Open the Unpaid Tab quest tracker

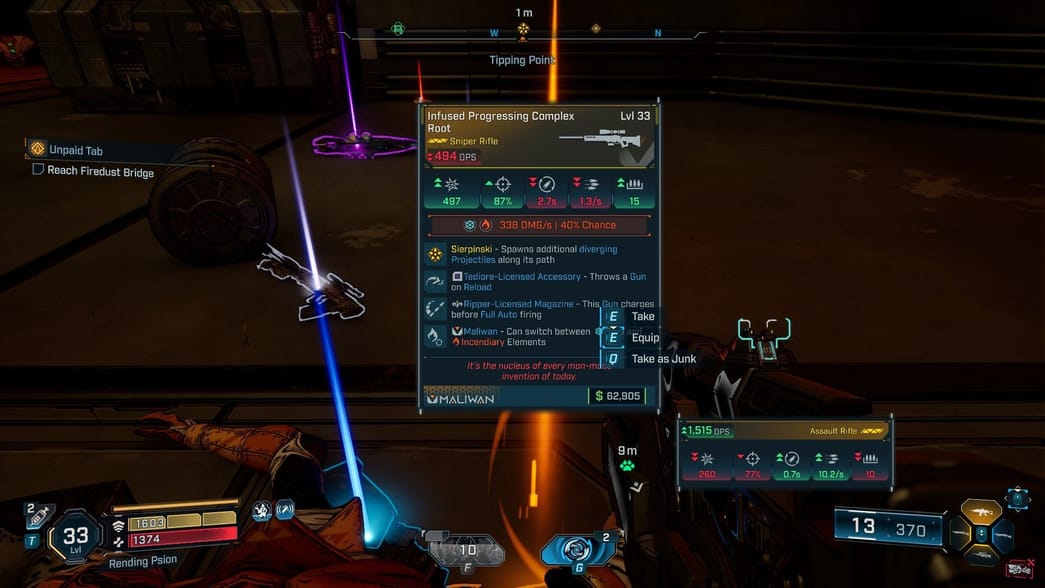point(75,150)
